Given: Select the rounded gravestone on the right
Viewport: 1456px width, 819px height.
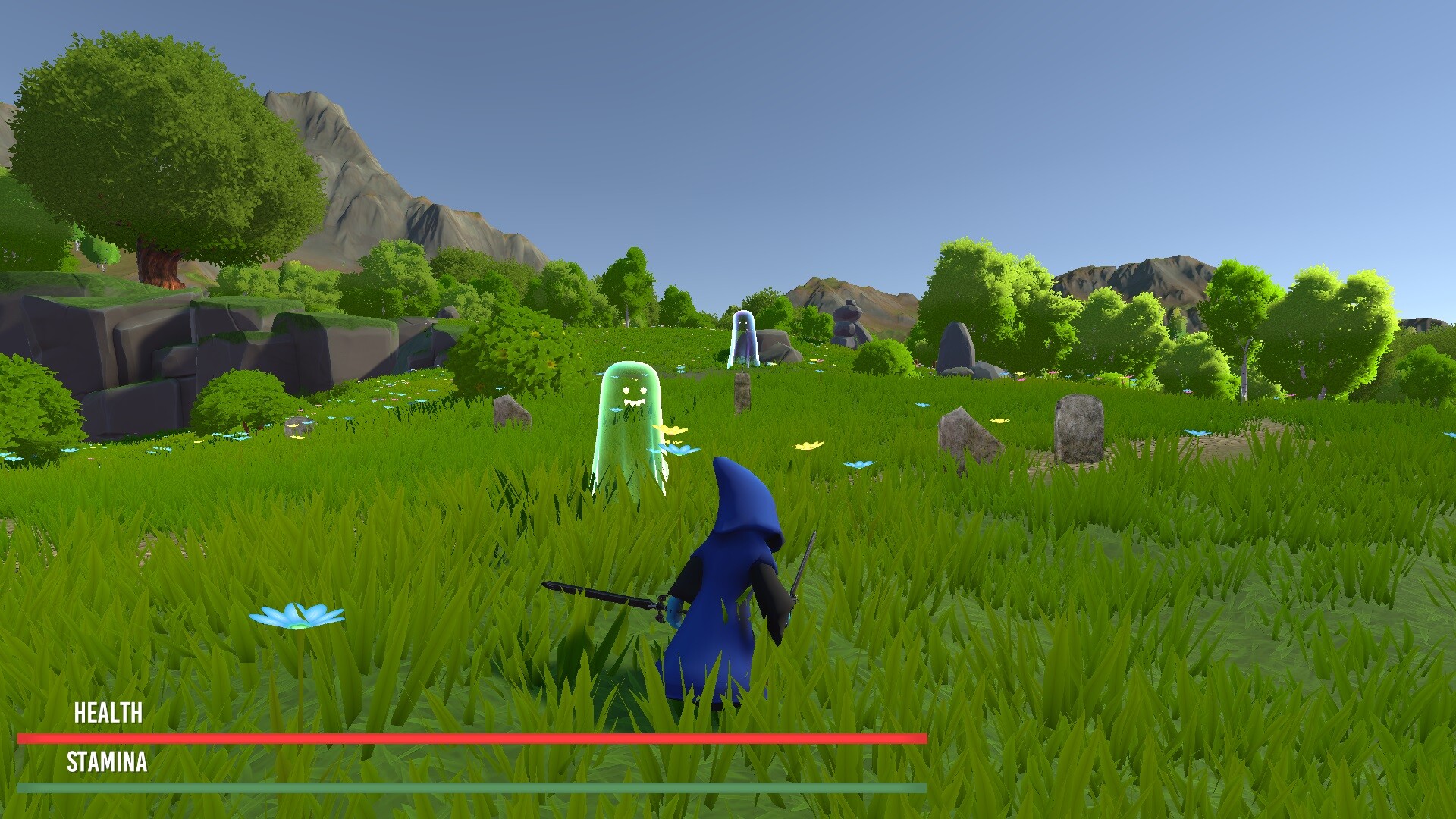Looking at the screenshot, I should (1077, 428).
